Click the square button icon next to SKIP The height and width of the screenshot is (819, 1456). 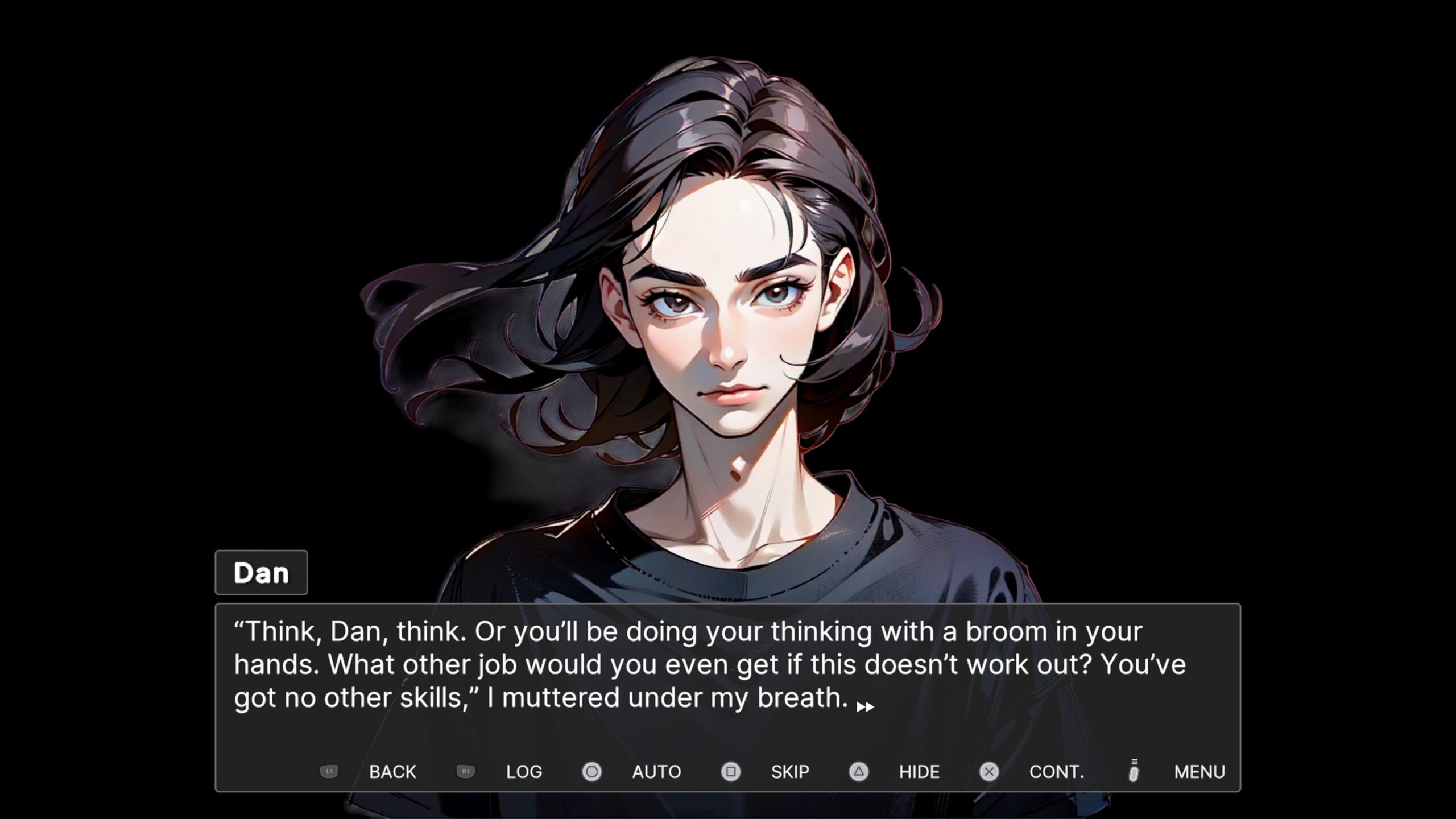pos(730,772)
